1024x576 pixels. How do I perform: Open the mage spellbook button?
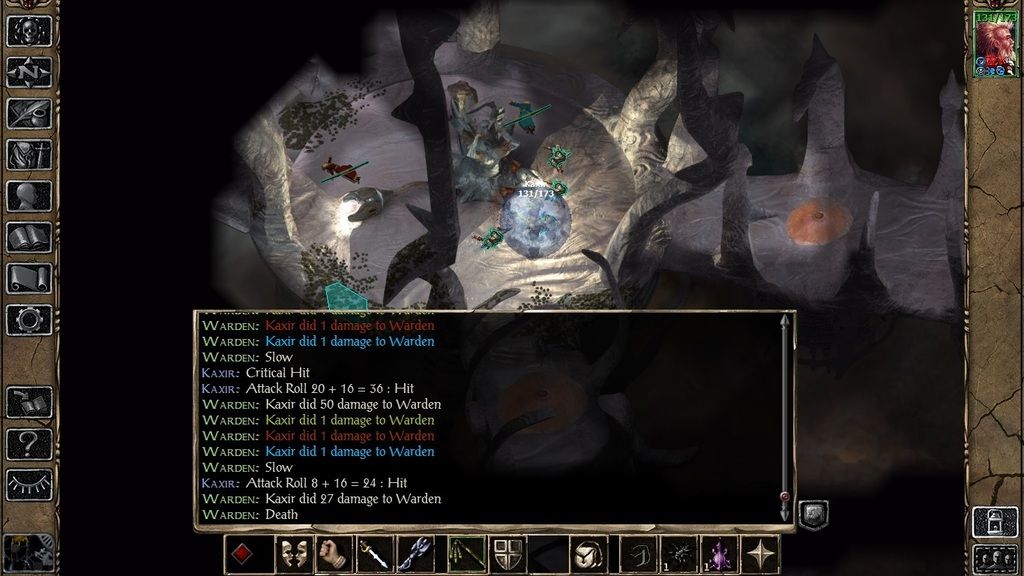[x=29, y=237]
